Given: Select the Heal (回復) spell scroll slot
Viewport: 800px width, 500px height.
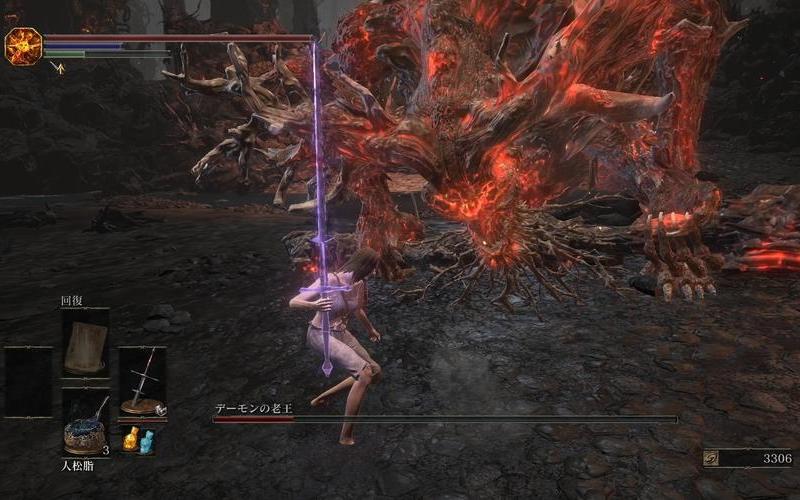Looking at the screenshot, I should click(x=85, y=343).
